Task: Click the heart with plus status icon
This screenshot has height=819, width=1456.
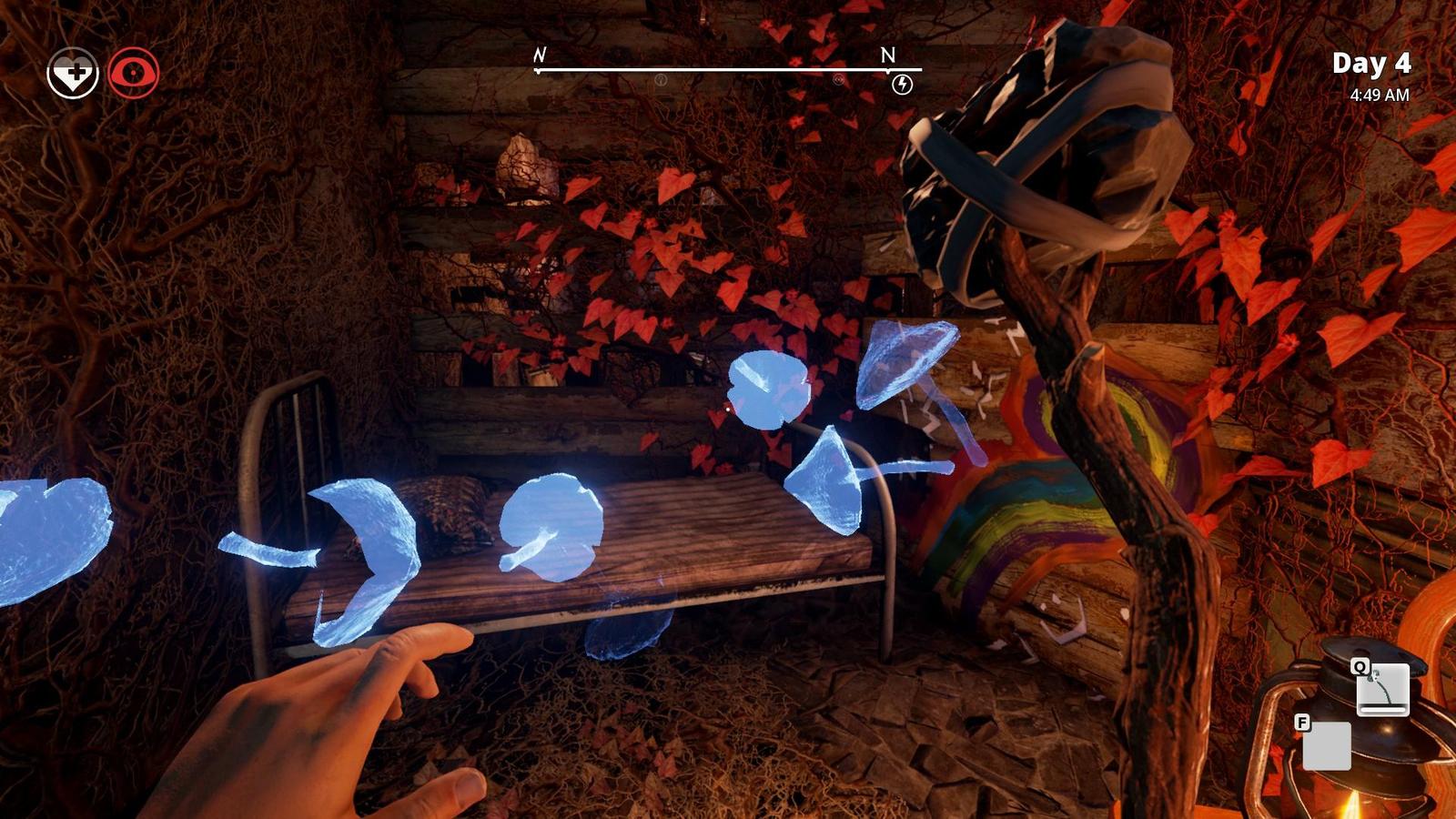Action: (73, 74)
